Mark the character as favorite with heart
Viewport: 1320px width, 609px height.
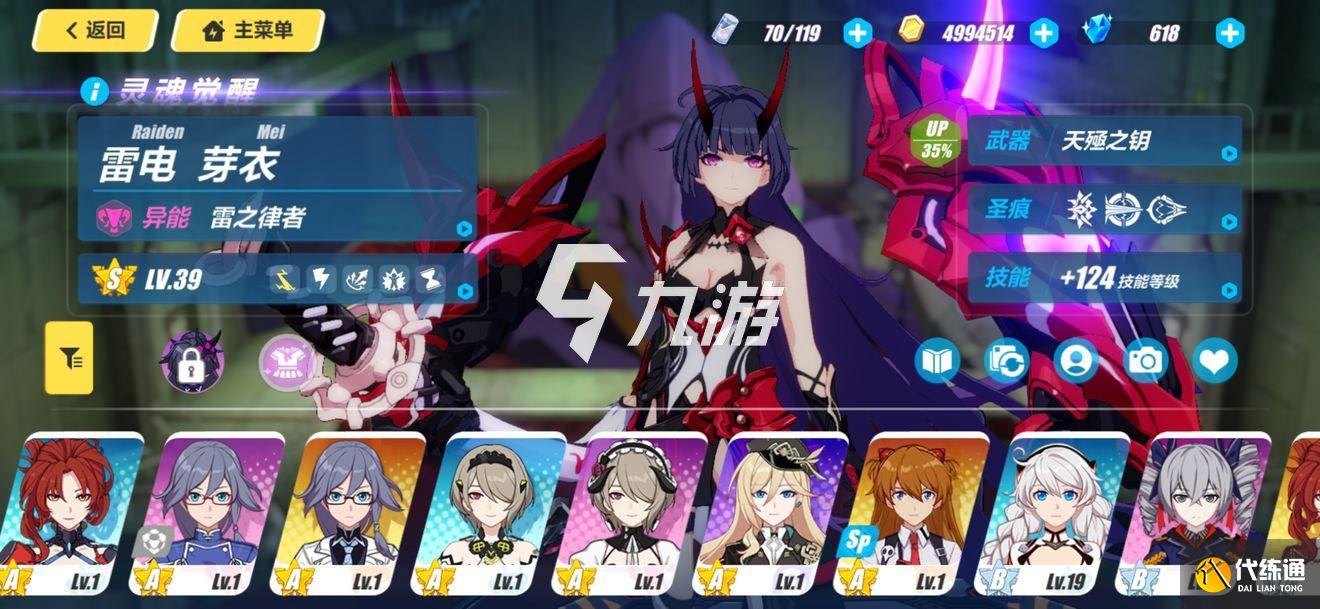(x=1214, y=361)
